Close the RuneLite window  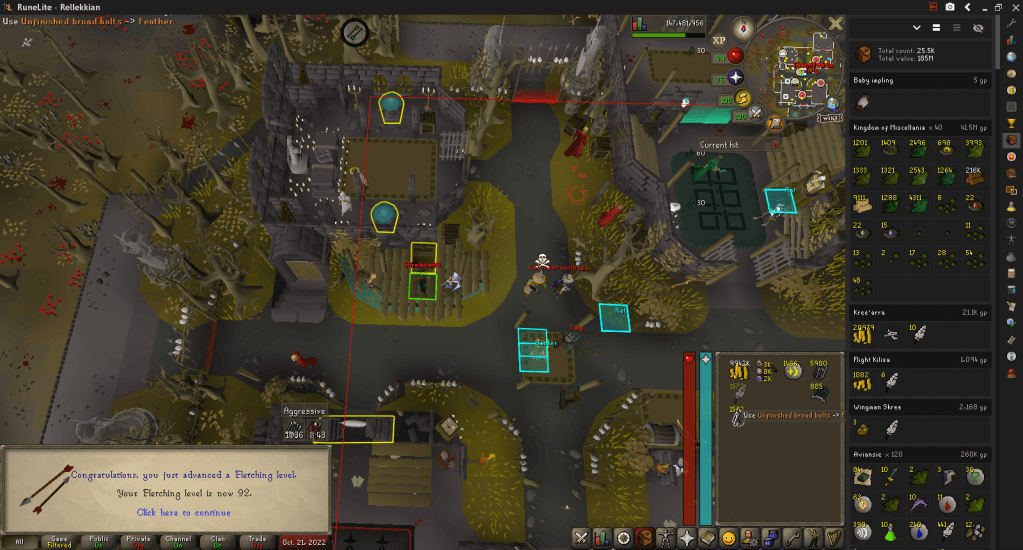click(1013, 7)
